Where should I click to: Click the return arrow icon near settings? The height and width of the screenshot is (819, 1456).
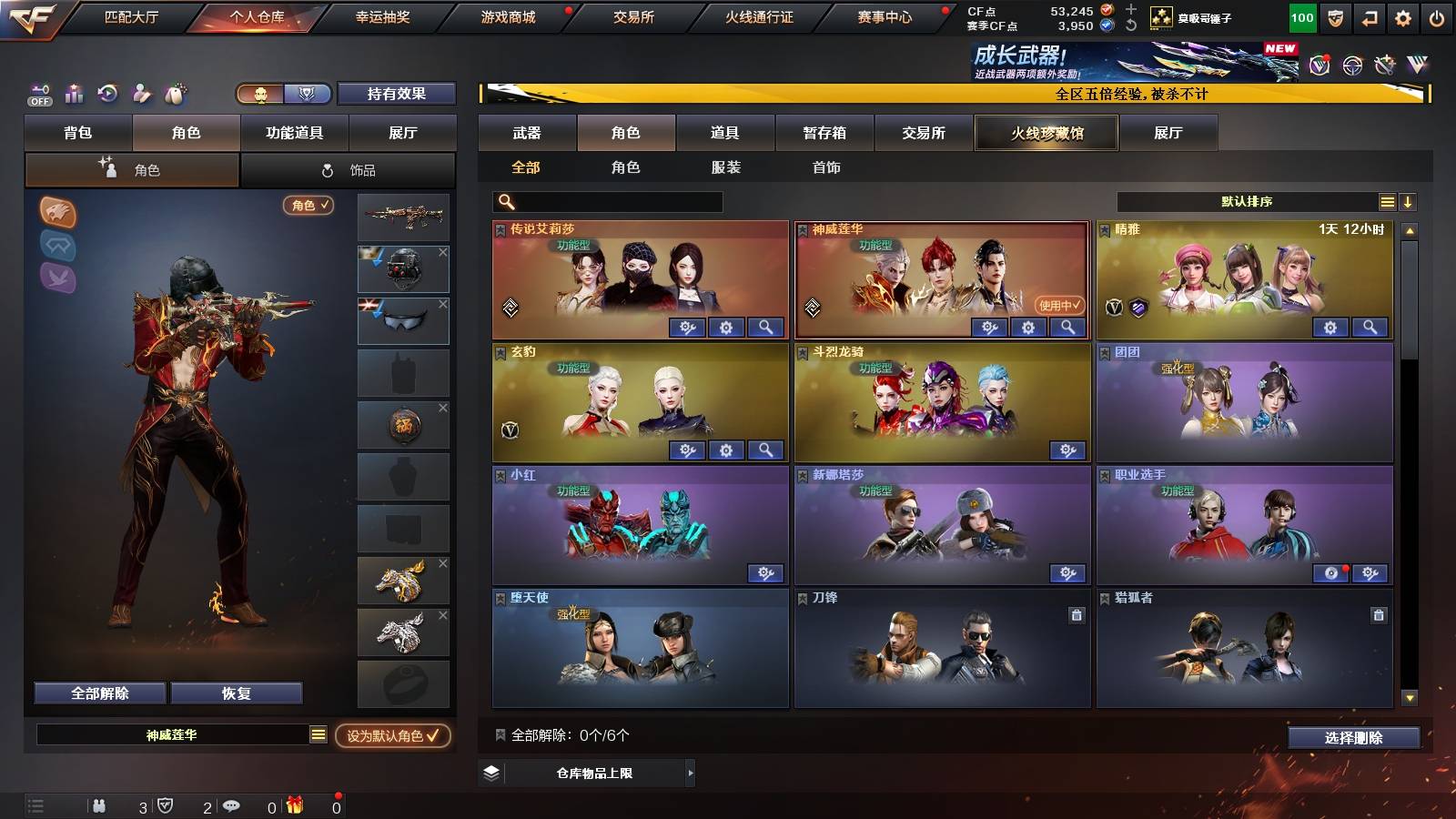click(x=1370, y=17)
